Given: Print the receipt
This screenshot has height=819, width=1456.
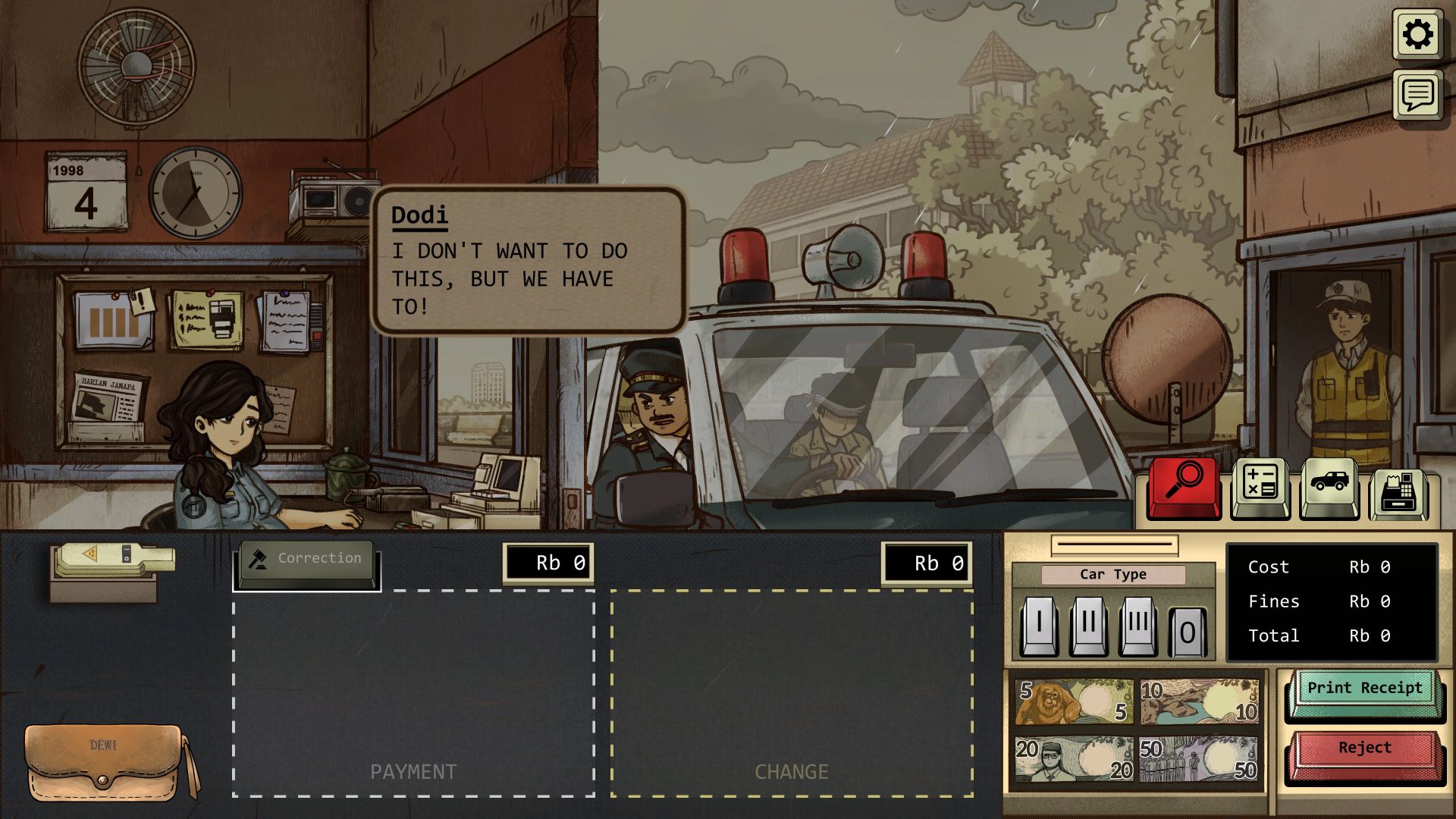Looking at the screenshot, I should coord(1364,690).
